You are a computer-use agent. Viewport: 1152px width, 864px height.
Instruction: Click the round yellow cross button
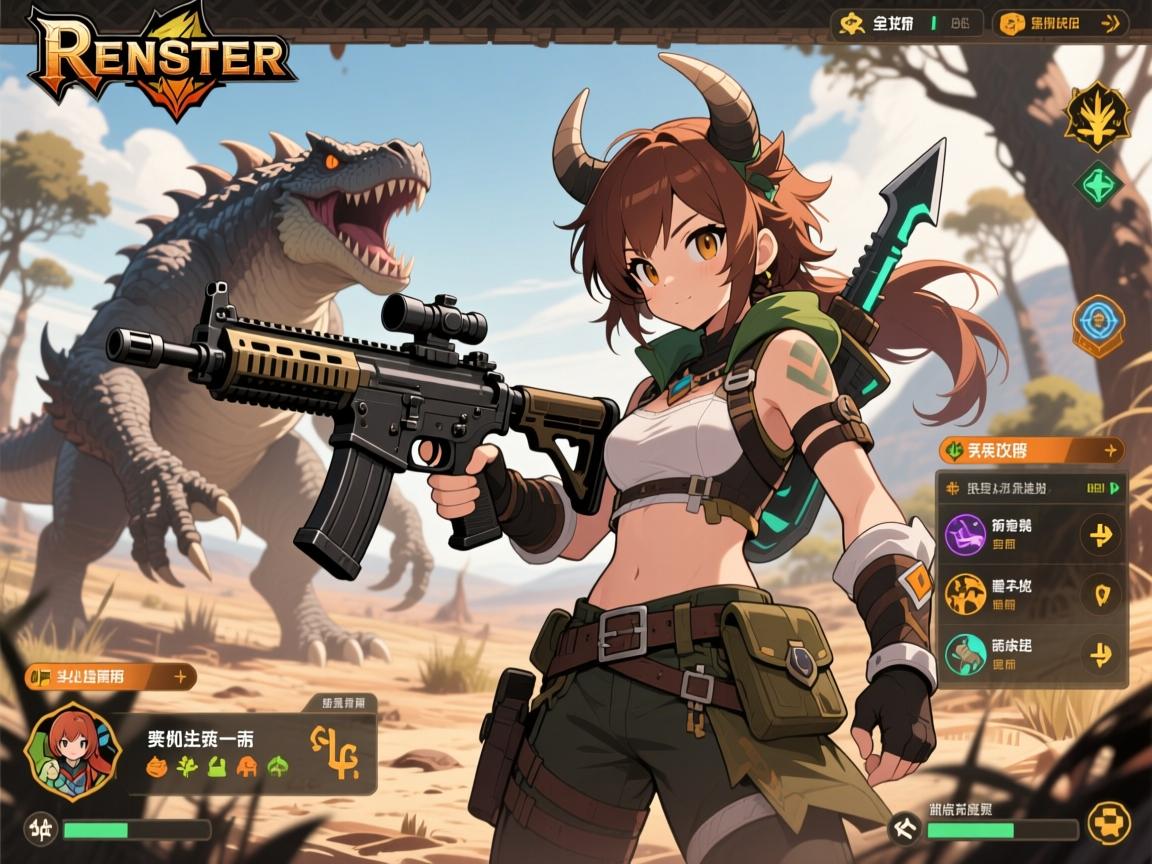coord(1108,825)
